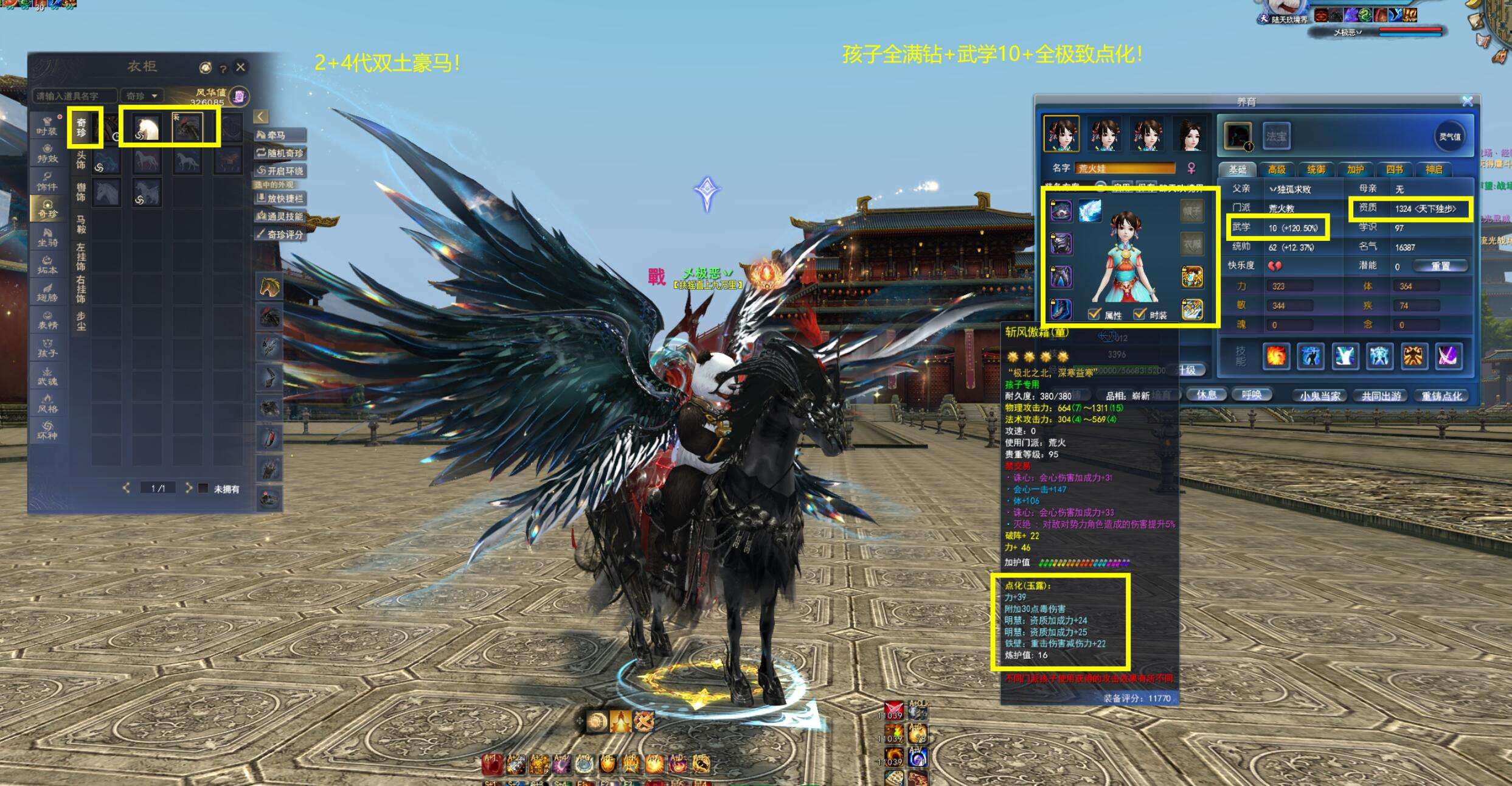
Task: Toggle the 未拥有 checkbox
Action: tap(204, 489)
